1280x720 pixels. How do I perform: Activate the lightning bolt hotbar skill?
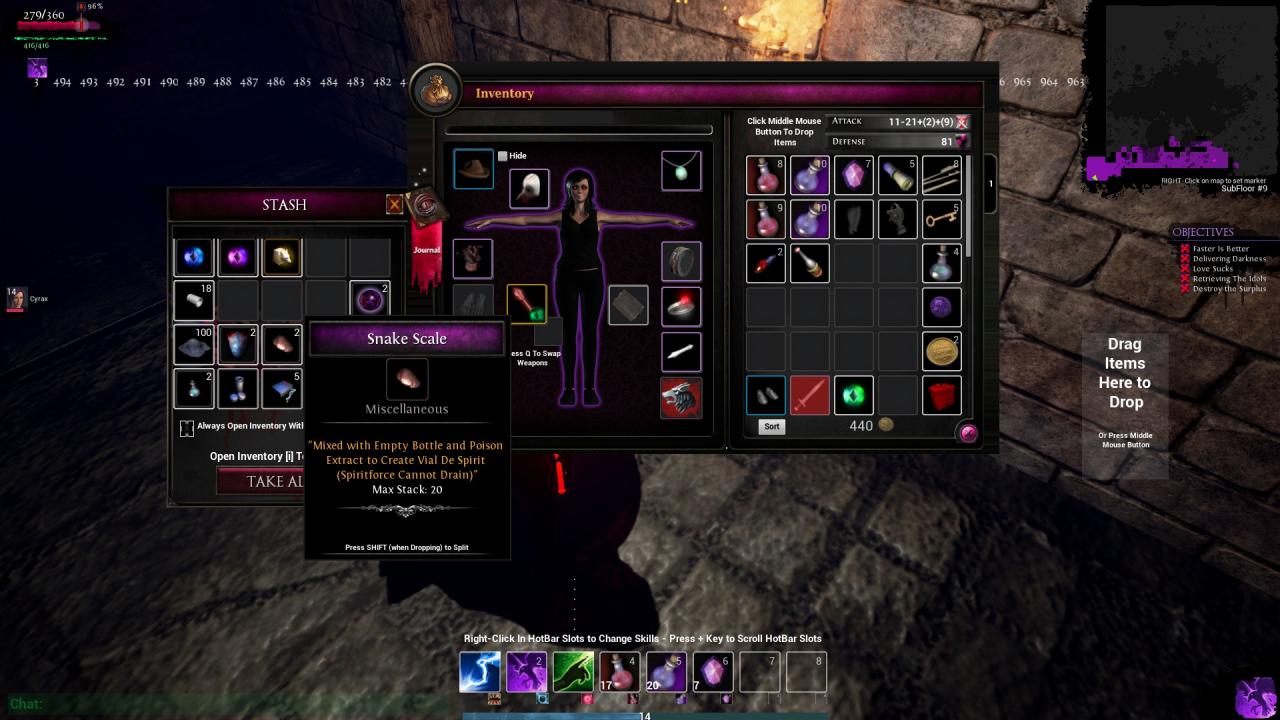click(x=480, y=672)
